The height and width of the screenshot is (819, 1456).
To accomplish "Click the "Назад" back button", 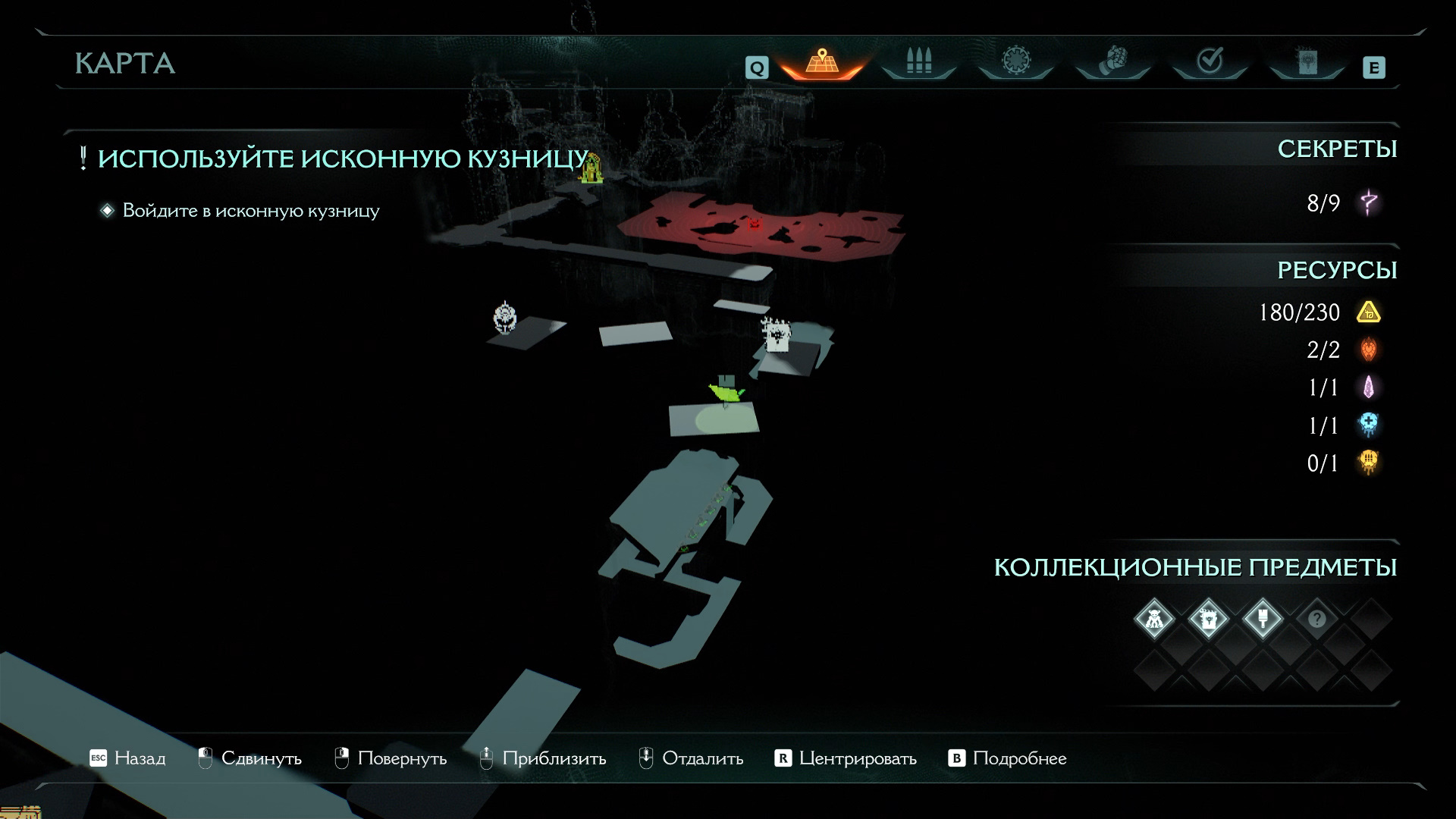I will (x=127, y=758).
